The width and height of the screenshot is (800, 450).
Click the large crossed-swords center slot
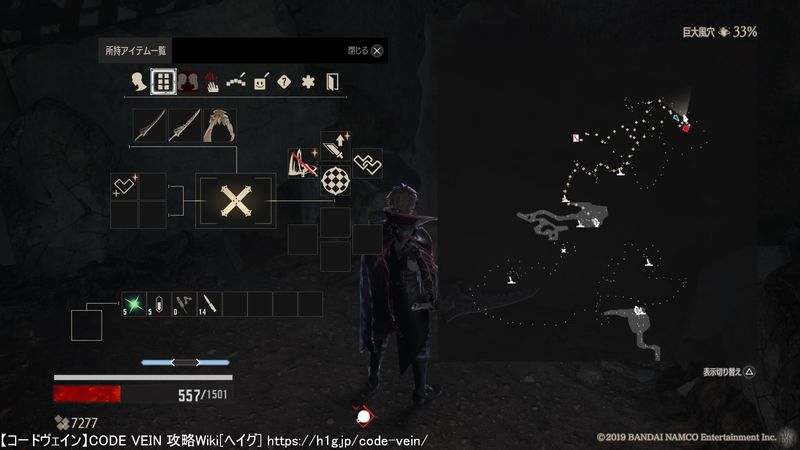coord(235,201)
